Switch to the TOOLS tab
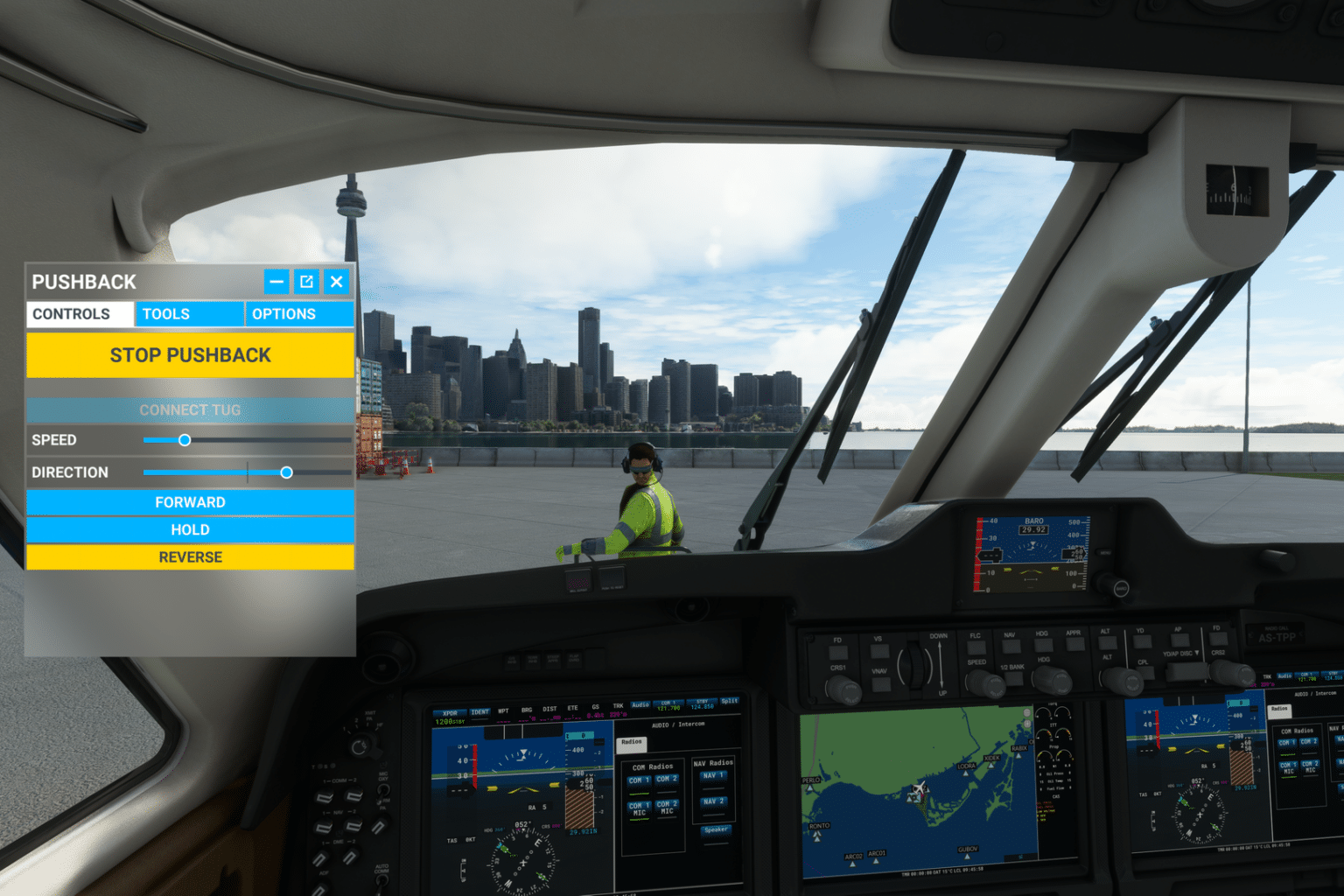The height and width of the screenshot is (896, 1344). [x=189, y=314]
